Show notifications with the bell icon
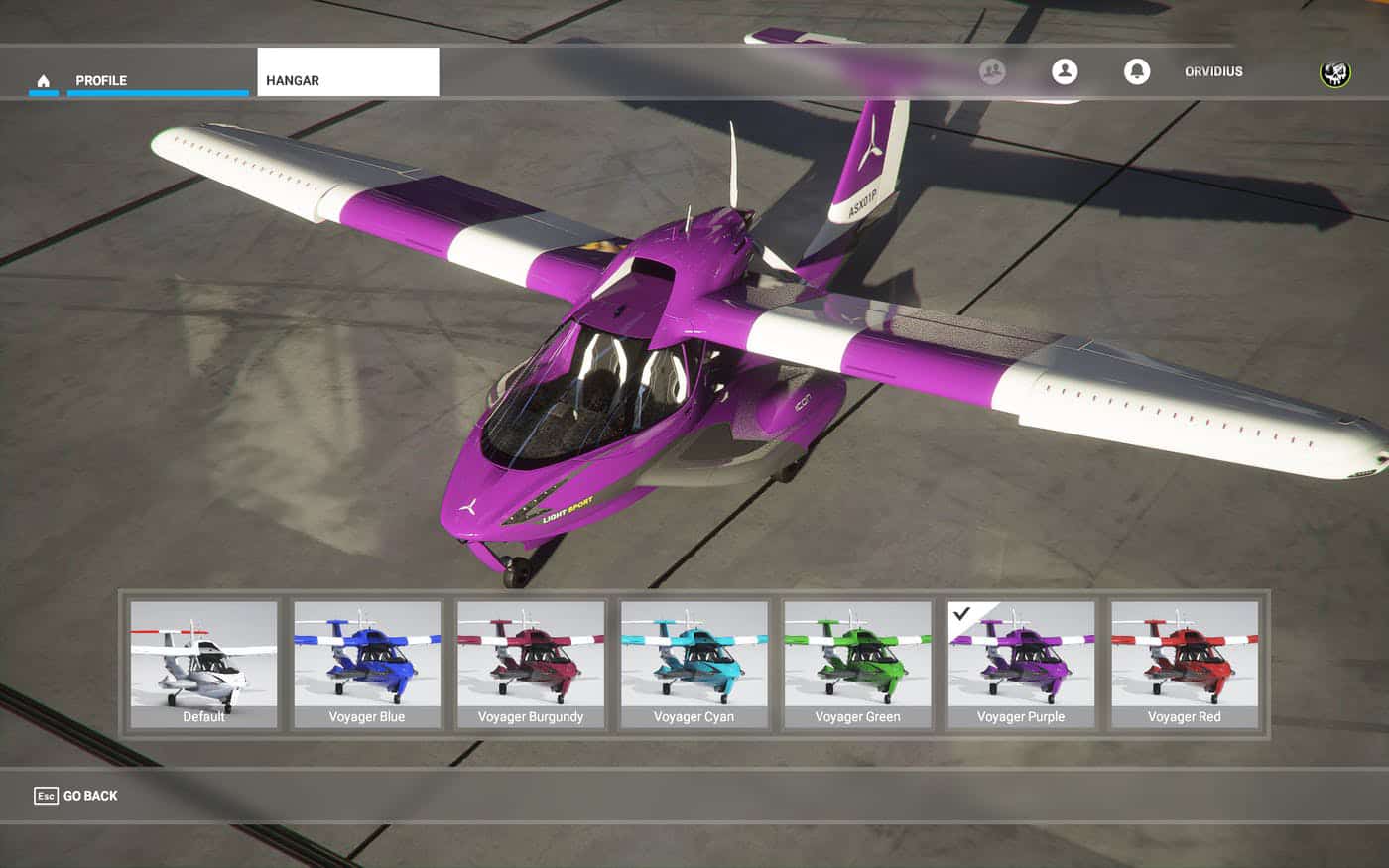Viewport: 1389px width, 868px height. tap(1137, 71)
